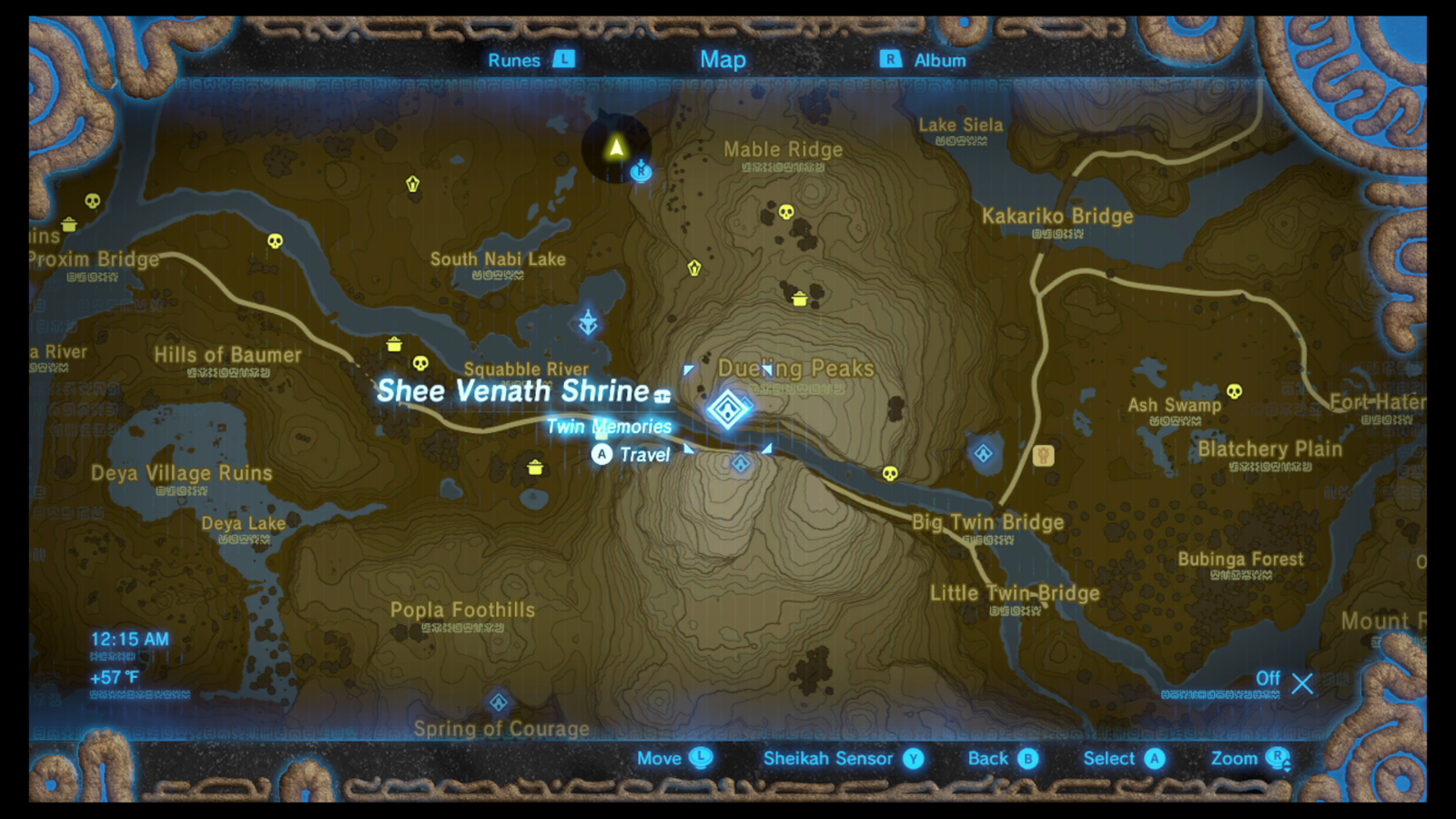Click the X to dismiss the Off indicator
Screen dimensions: 1456x819
coord(1303,684)
